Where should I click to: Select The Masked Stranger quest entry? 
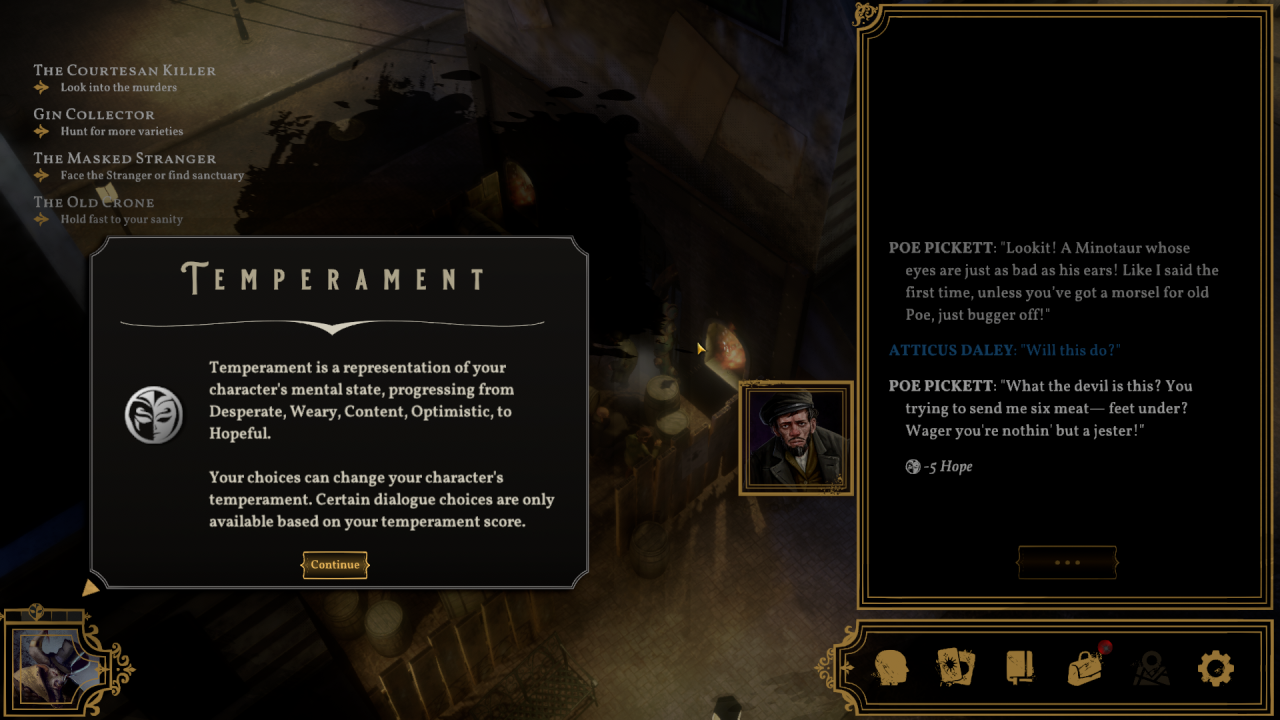pyautogui.click(x=124, y=159)
